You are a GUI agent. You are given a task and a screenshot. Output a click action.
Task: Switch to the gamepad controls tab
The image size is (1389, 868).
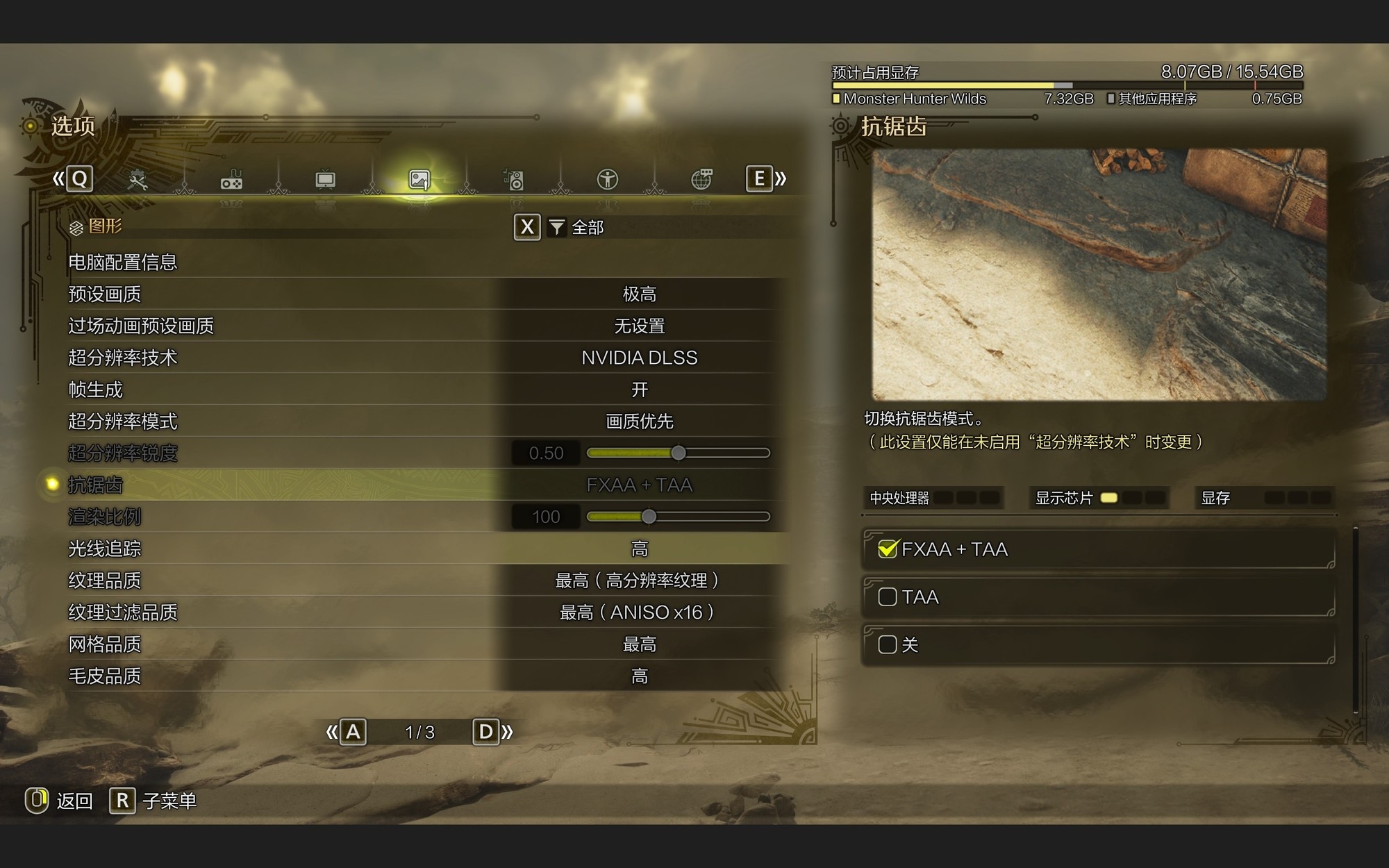(231, 181)
